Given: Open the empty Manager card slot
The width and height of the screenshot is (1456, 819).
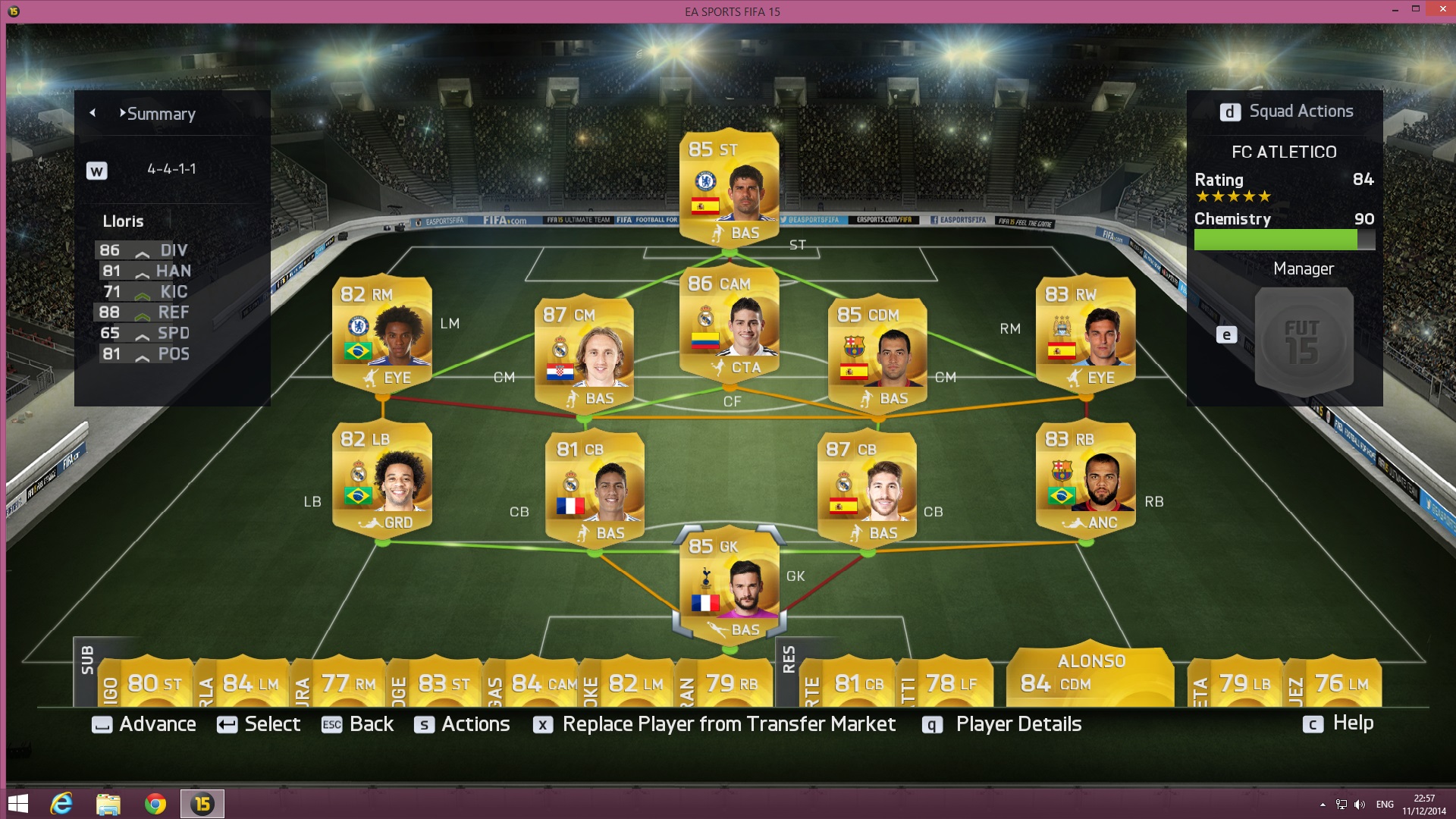Looking at the screenshot, I should click(1304, 340).
